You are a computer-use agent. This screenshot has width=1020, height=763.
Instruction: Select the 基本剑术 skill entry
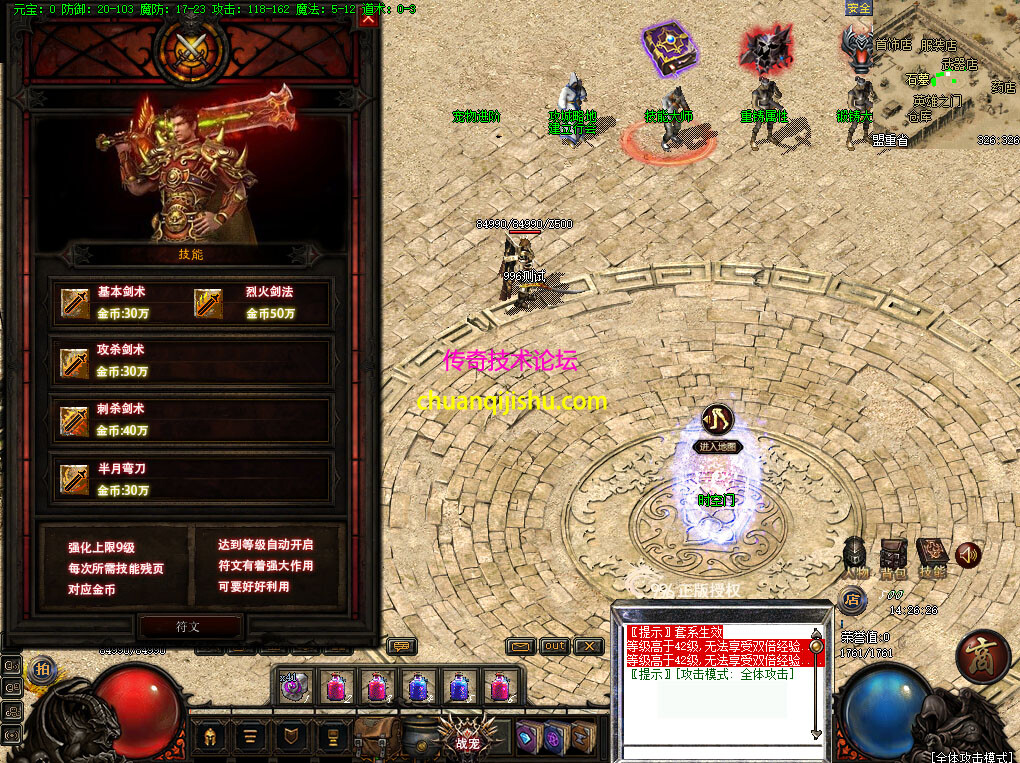click(x=122, y=302)
